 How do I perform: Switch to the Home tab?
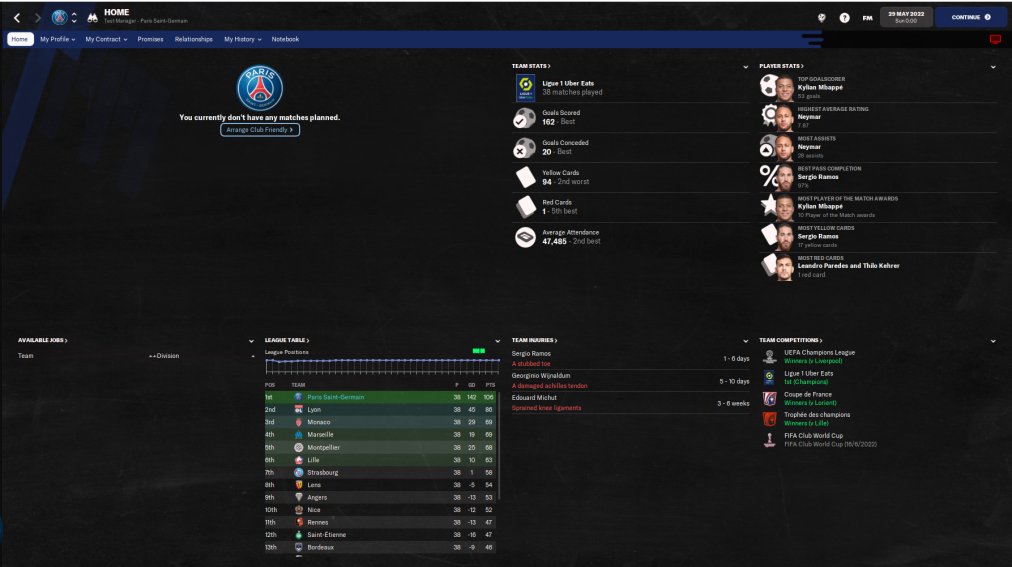20,39
